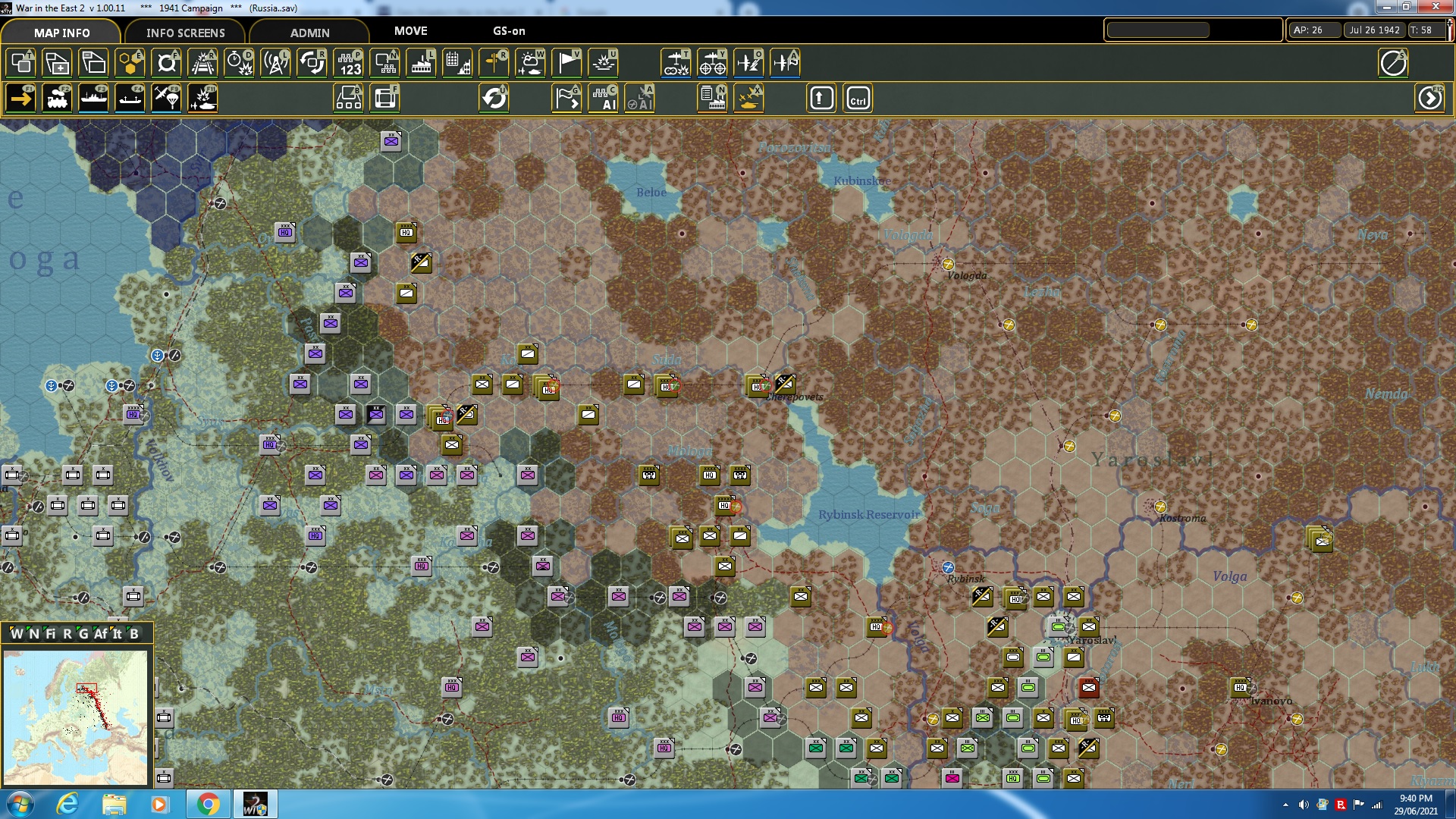The width and height of the screenshot is (1456, 819).
Task: Toggle signal intelligence display icon (L)
Action: (275, 63)
